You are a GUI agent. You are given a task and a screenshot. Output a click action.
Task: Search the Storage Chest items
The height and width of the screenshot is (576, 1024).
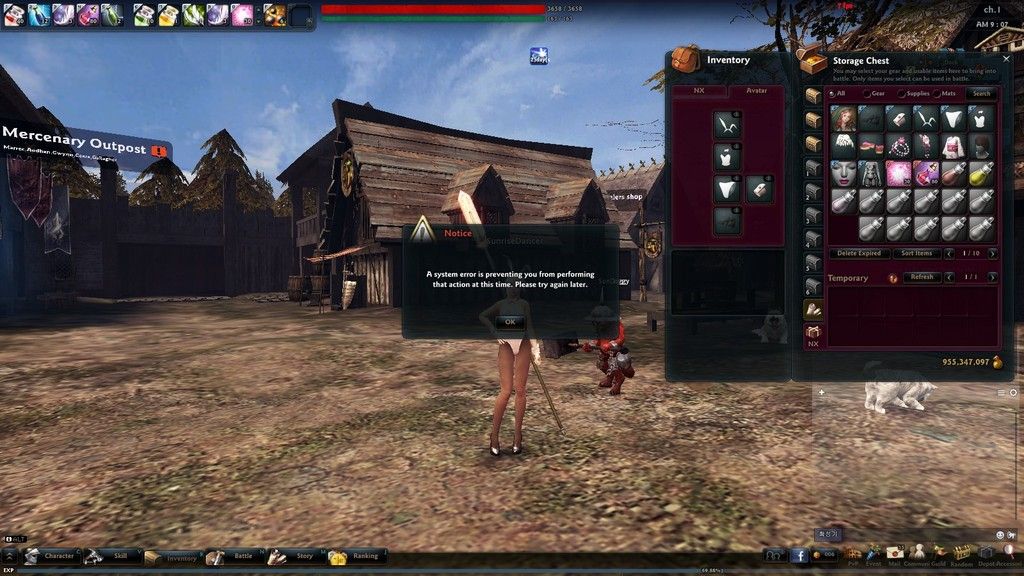[982, 93]
